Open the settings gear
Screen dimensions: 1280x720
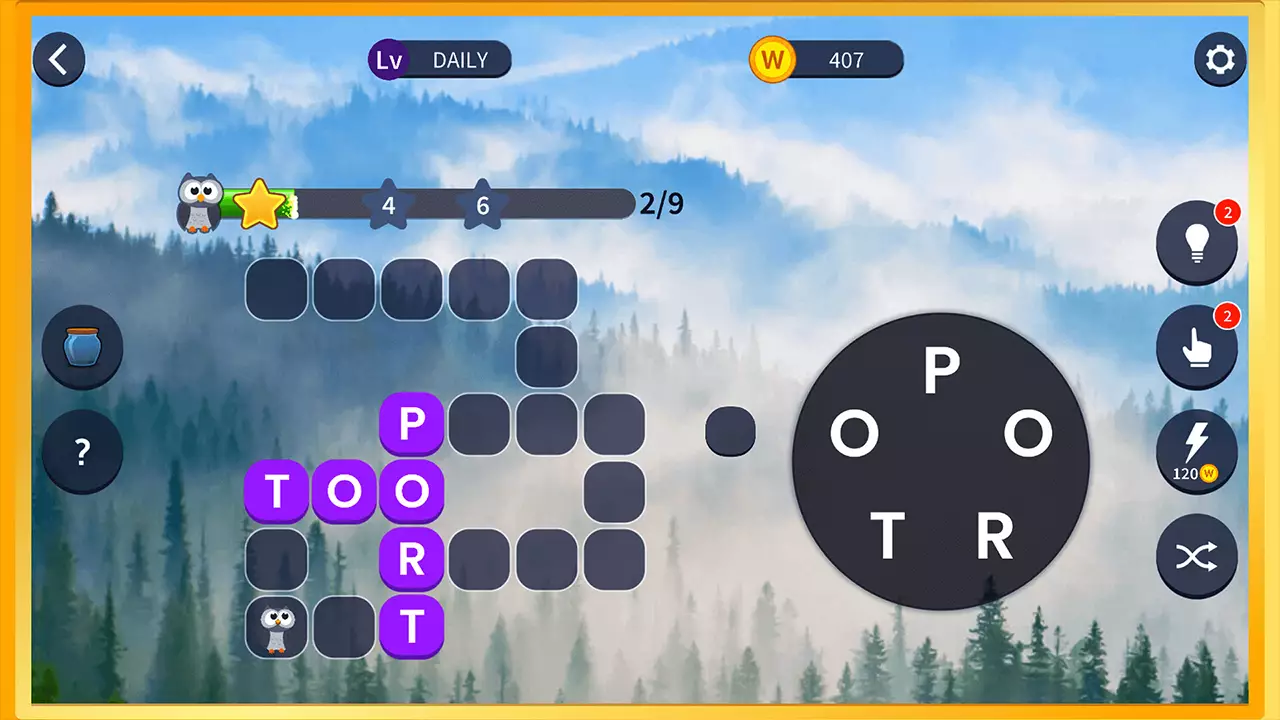coord(1221,60)
